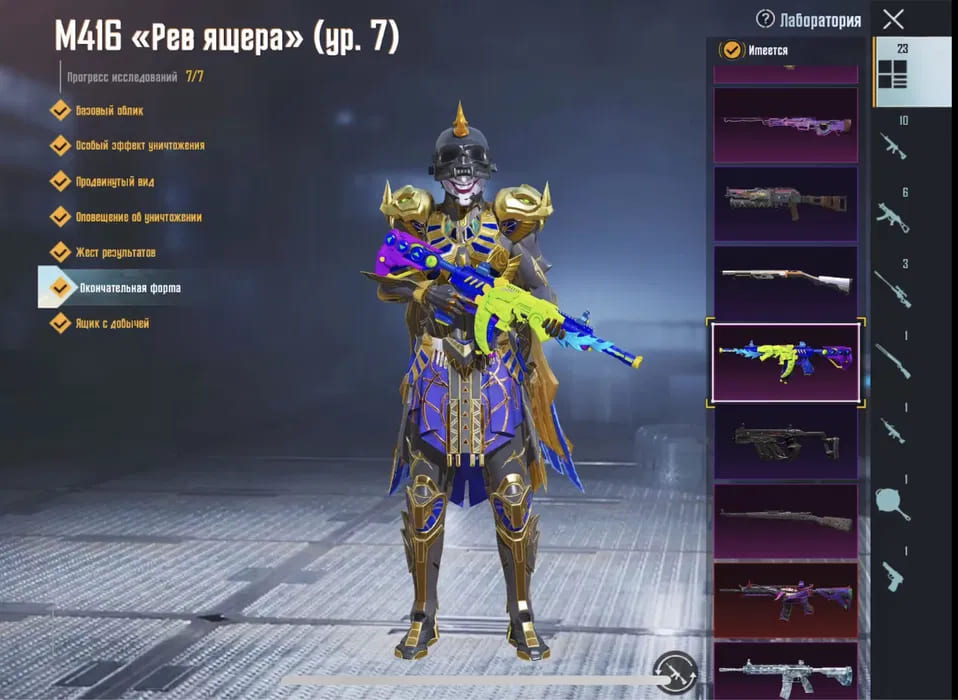Choose Особый эффект уничтожения stage
958x700 pixels.
(x=139, y=146)
